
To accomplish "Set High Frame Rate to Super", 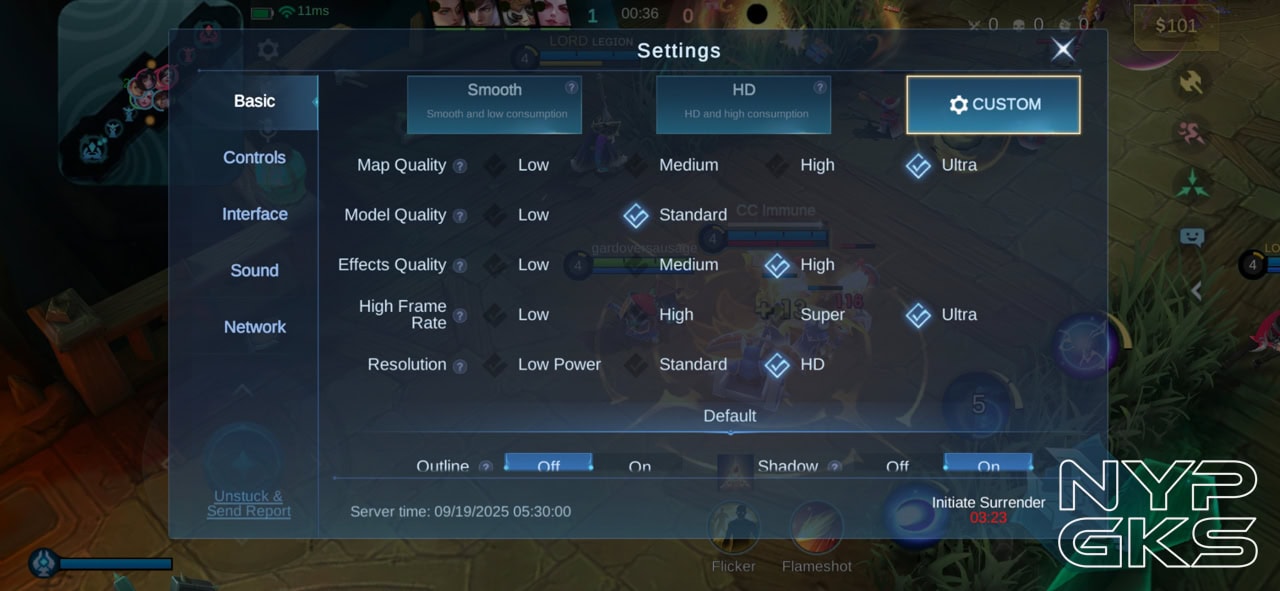I will tap(809, 315).
